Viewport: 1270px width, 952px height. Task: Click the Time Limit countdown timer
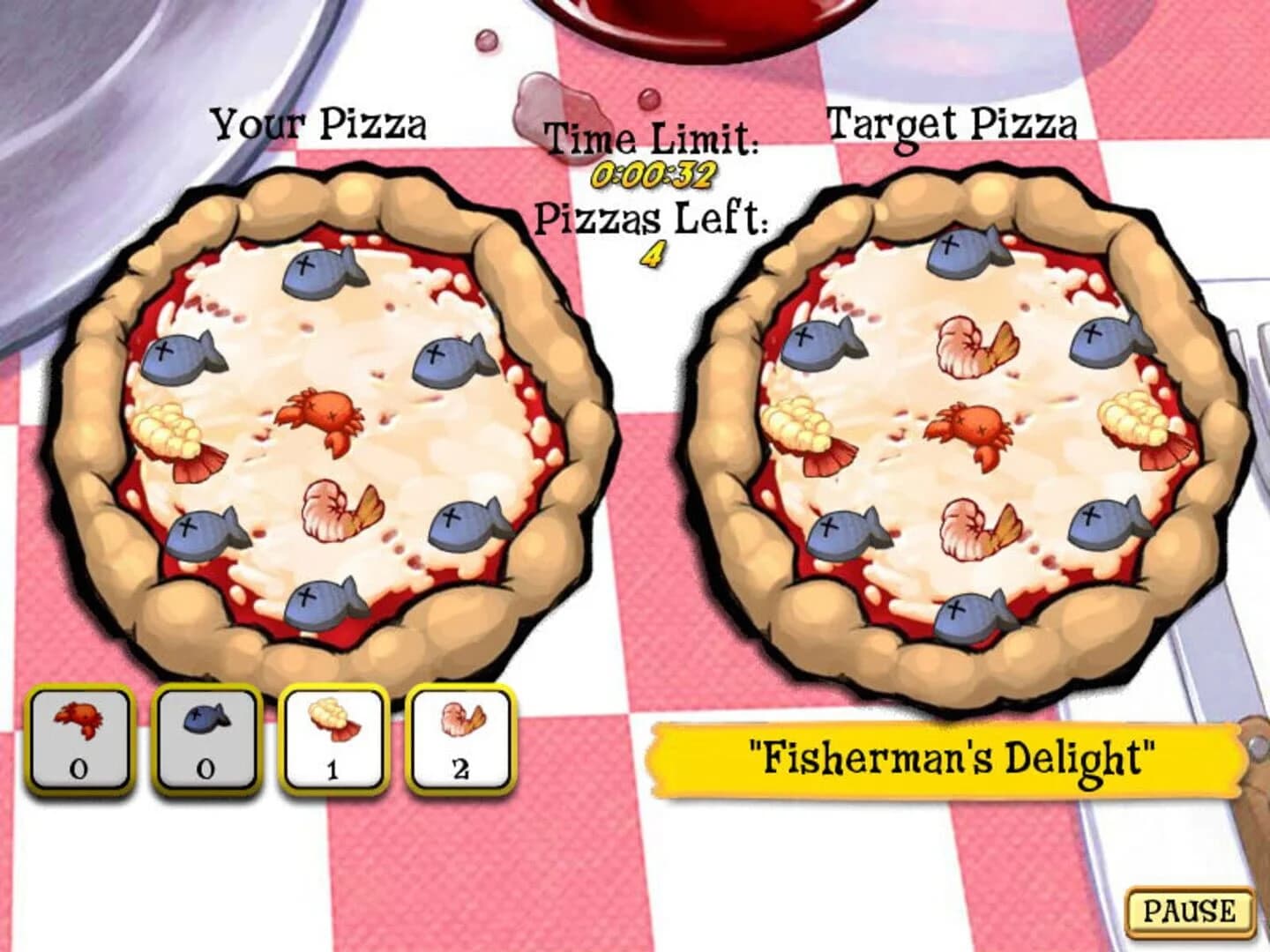pyautogui.click(x=656, y=175)
